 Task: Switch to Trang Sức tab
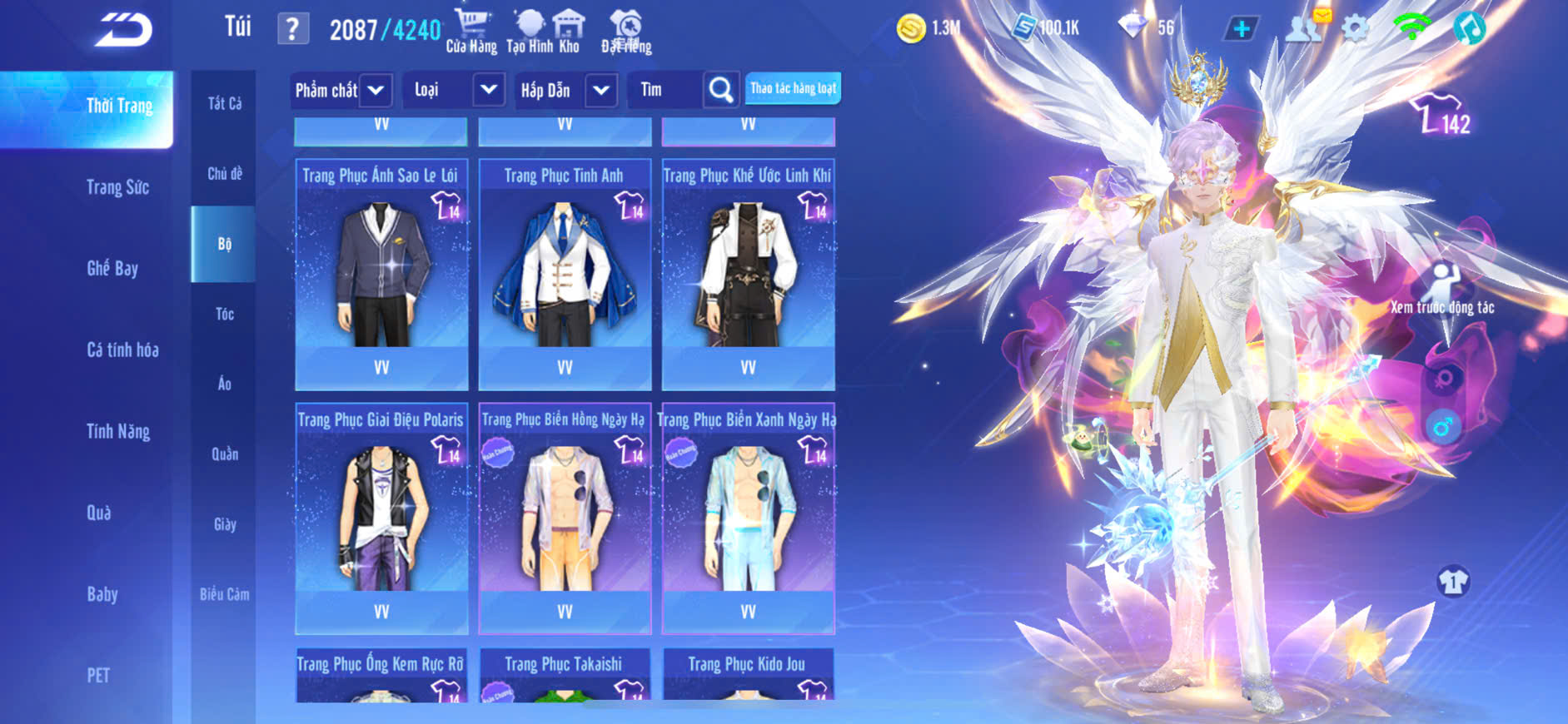coord(117,187)
